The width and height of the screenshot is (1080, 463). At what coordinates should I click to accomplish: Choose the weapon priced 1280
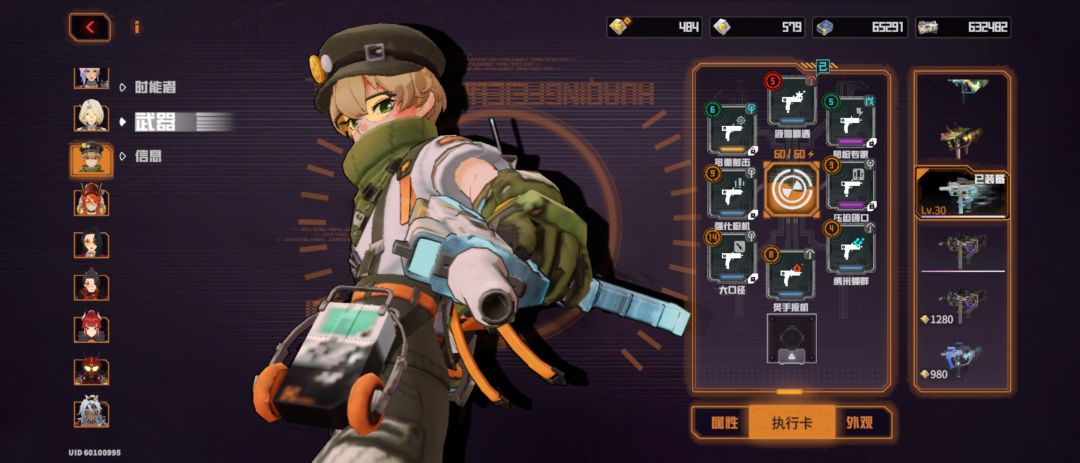click(960, 304)
